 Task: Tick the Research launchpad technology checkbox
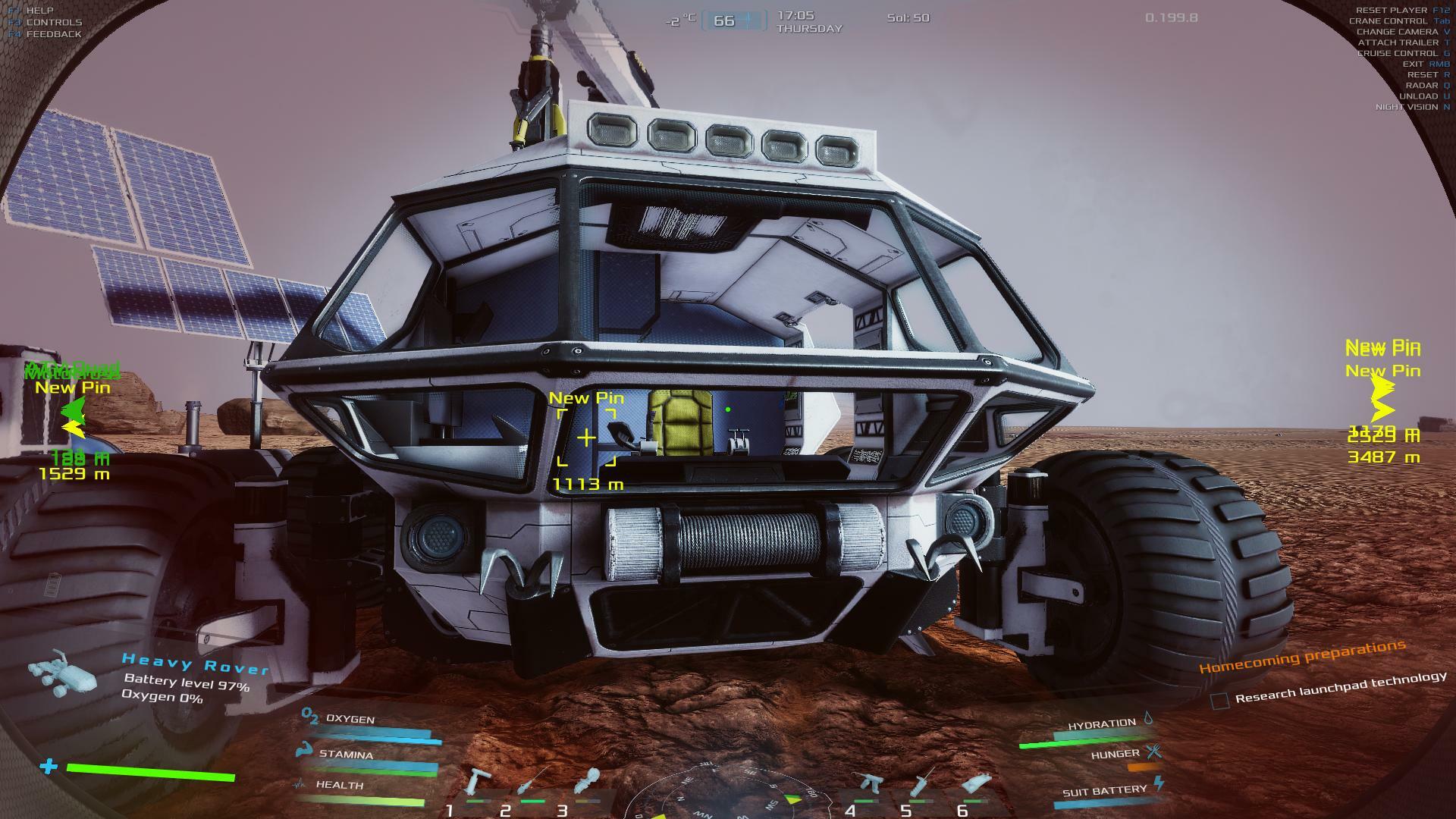click(x=1219, y=701)
